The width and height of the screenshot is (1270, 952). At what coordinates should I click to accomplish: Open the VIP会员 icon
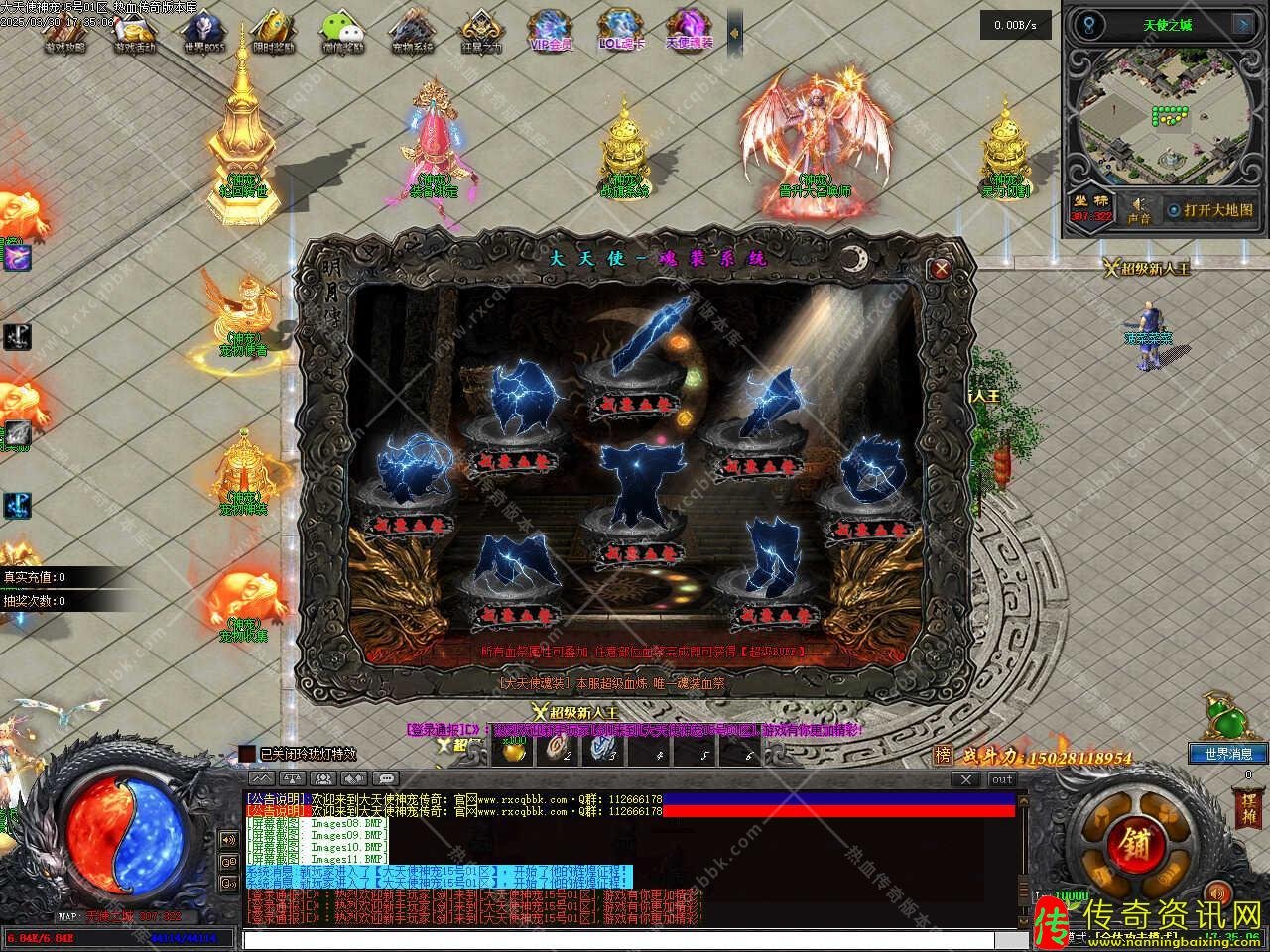click(x=552, y=31)
